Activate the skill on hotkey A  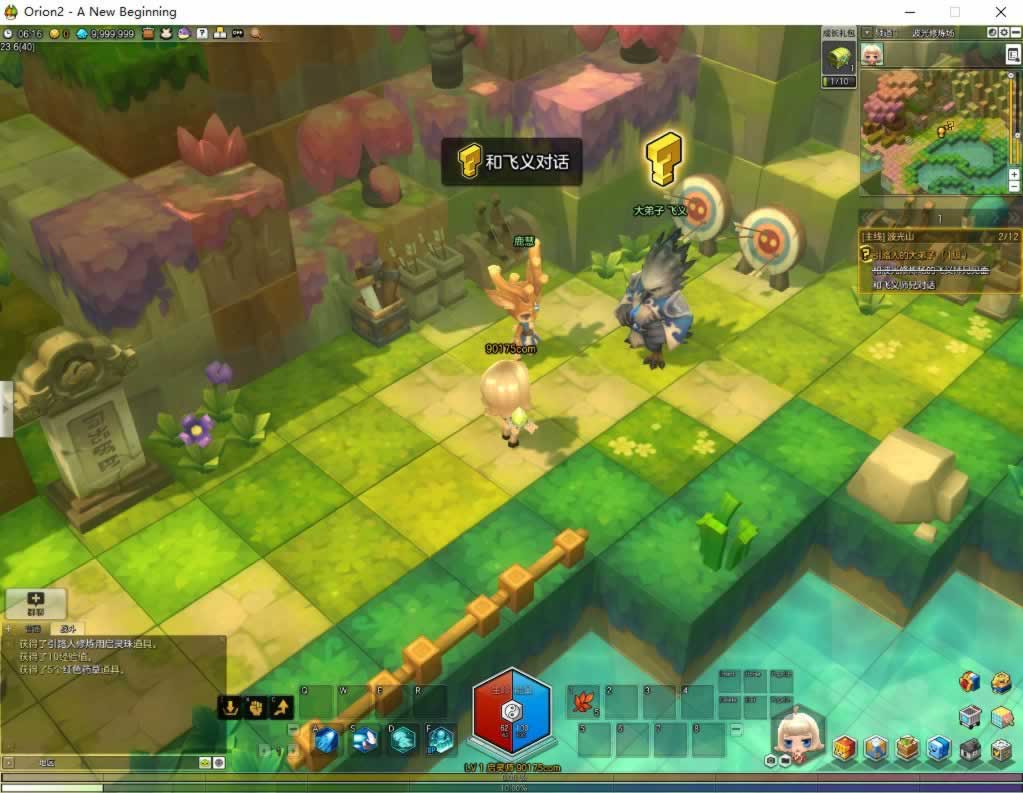[326, 740]
